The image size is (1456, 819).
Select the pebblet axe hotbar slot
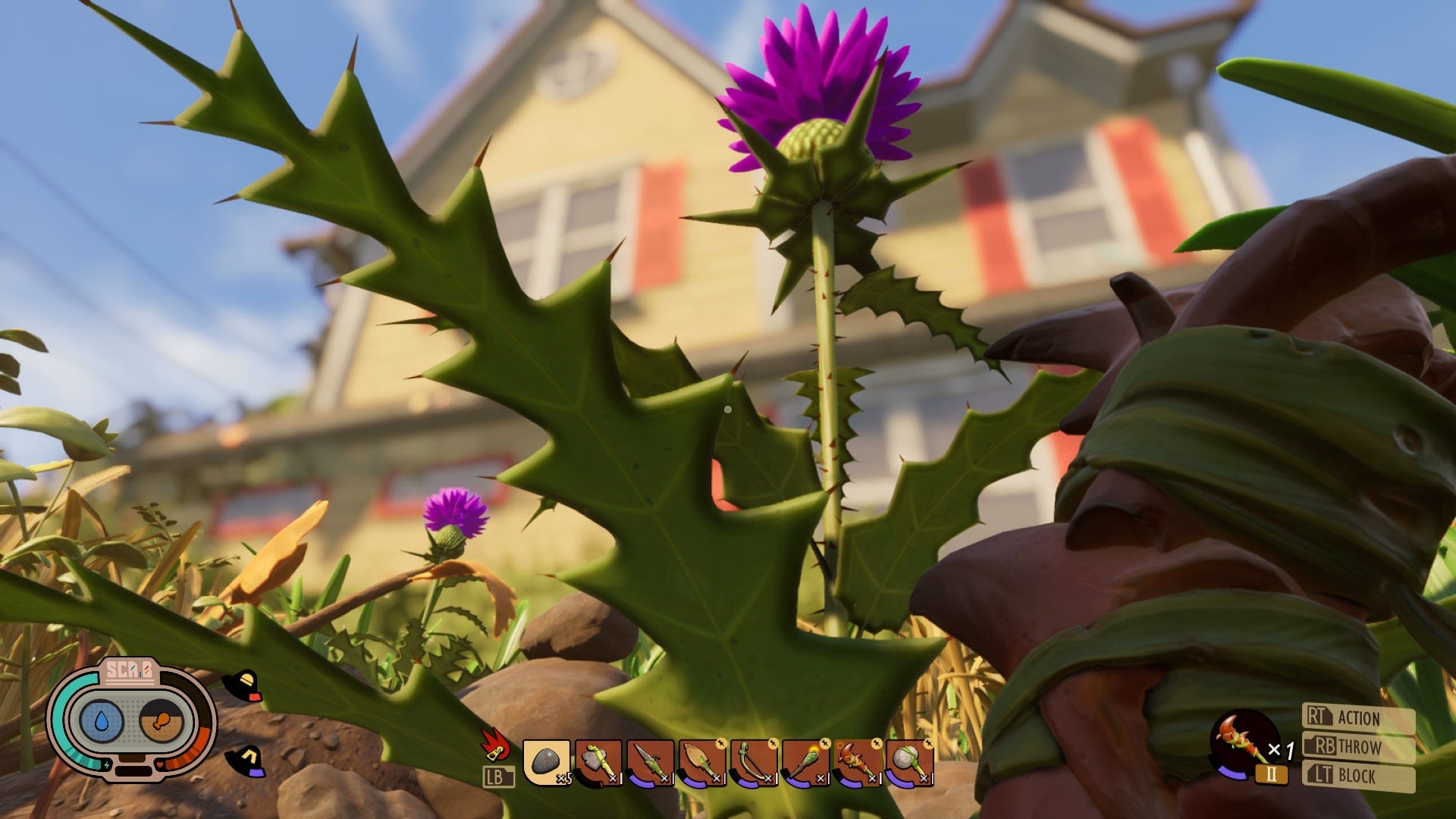[x=599, y=762]
